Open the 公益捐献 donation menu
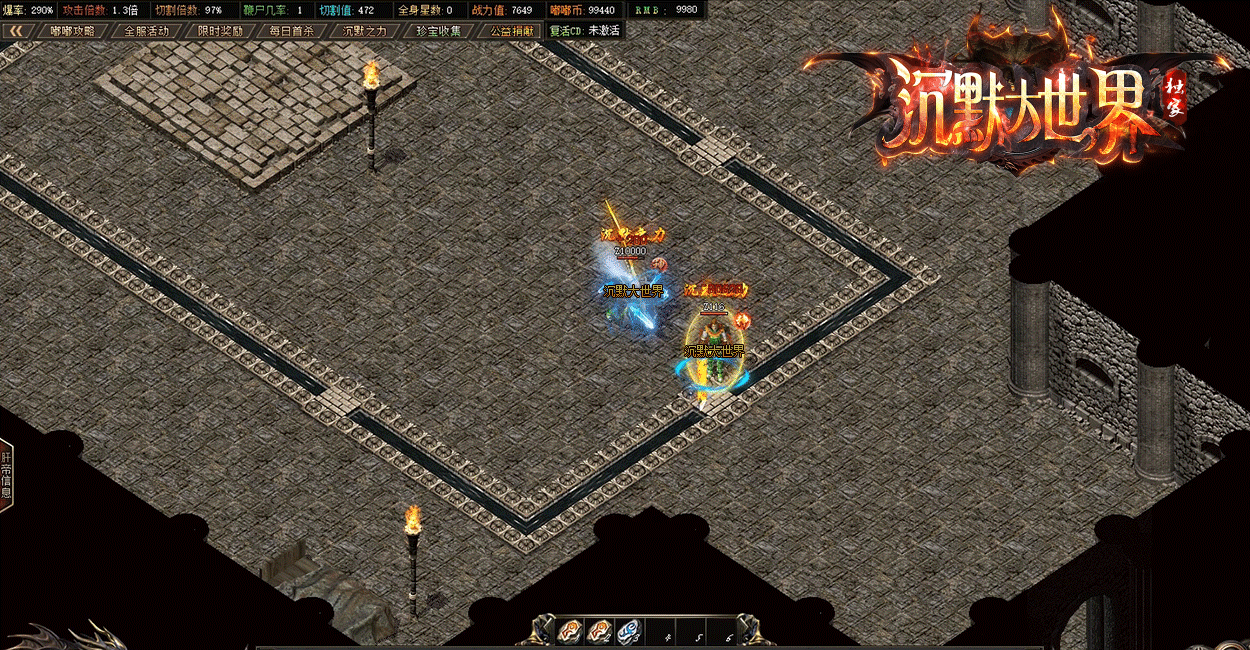This screenshot has height=650, width=1250. [511, 30]
